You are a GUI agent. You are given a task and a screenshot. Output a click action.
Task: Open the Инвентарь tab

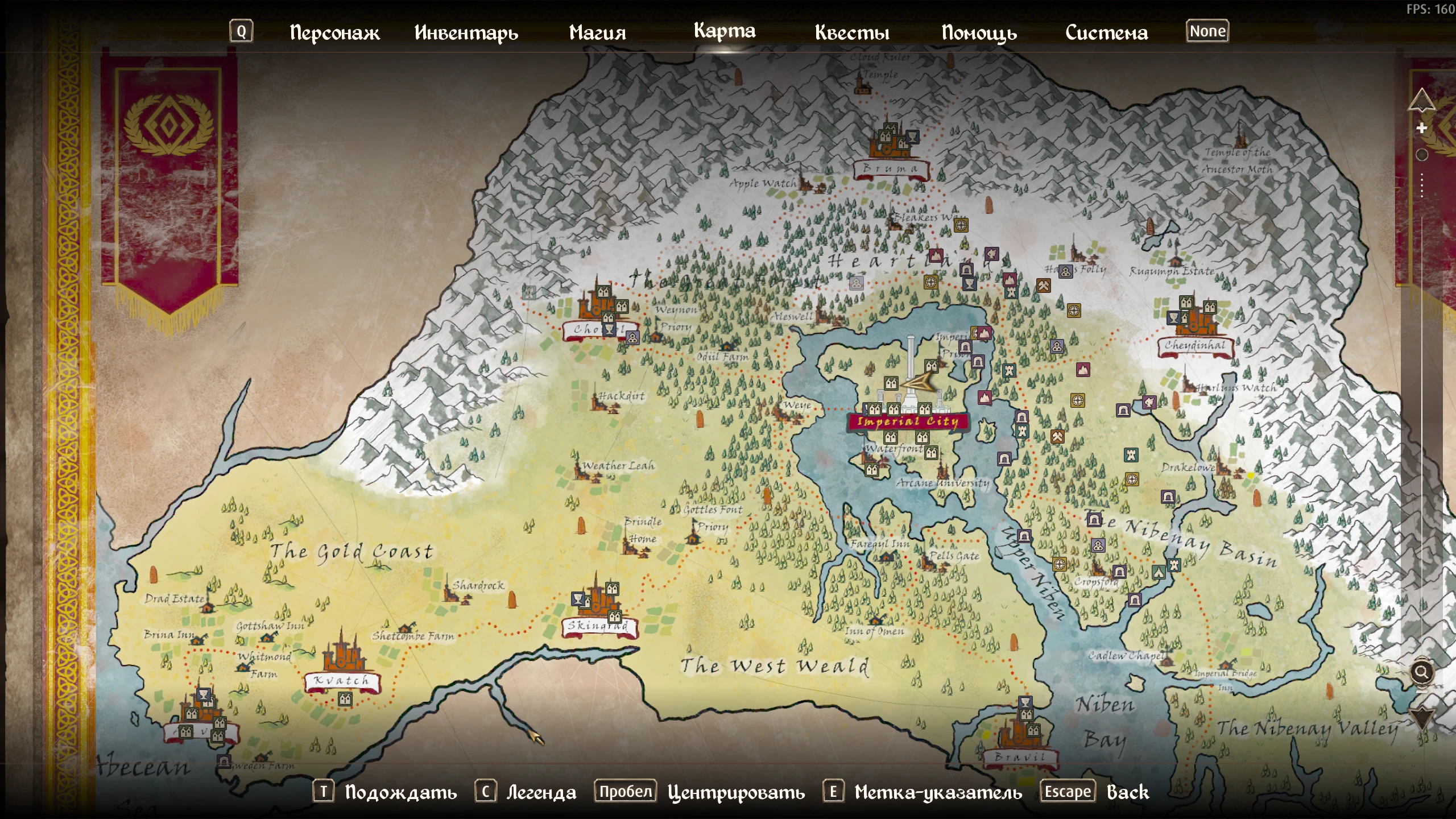pos(466,33)
